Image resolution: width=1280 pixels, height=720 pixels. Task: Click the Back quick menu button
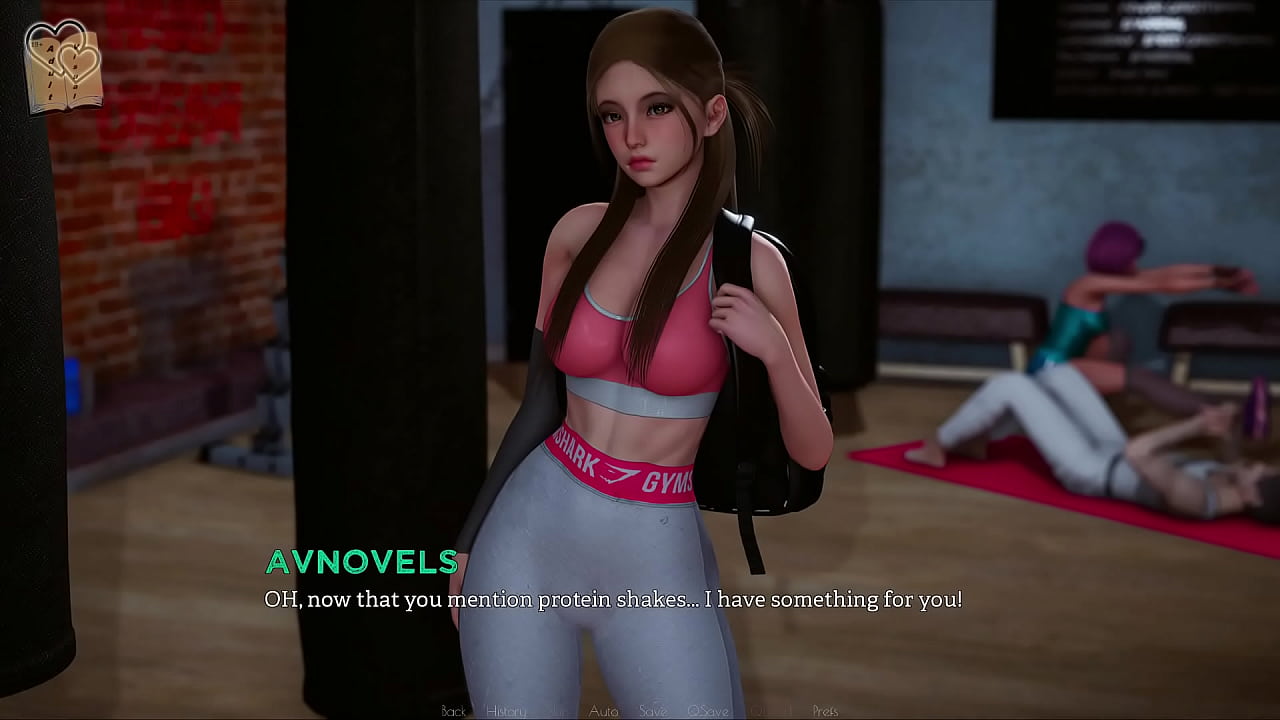(454, 711)
